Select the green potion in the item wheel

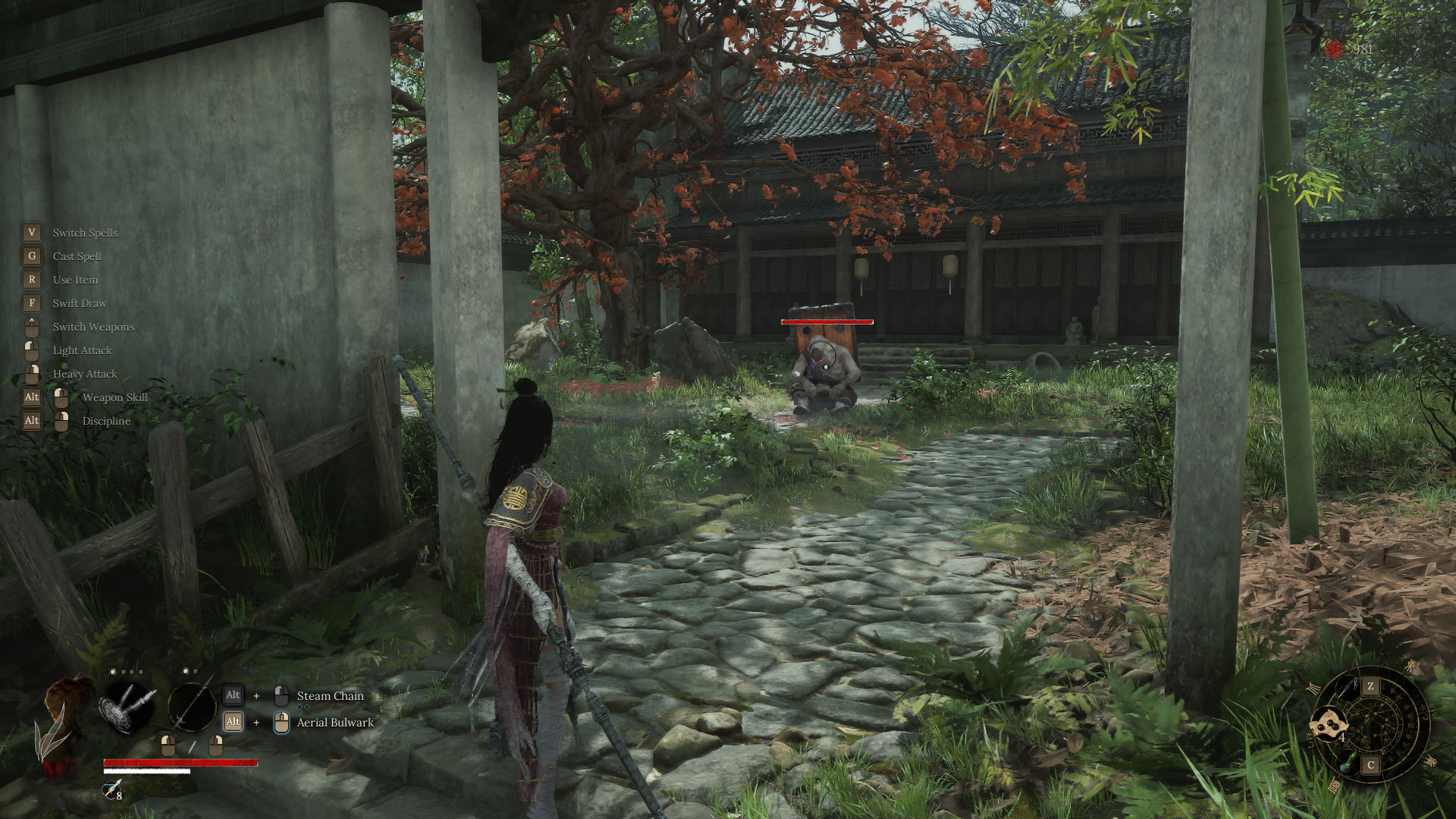pos(1348,763)
